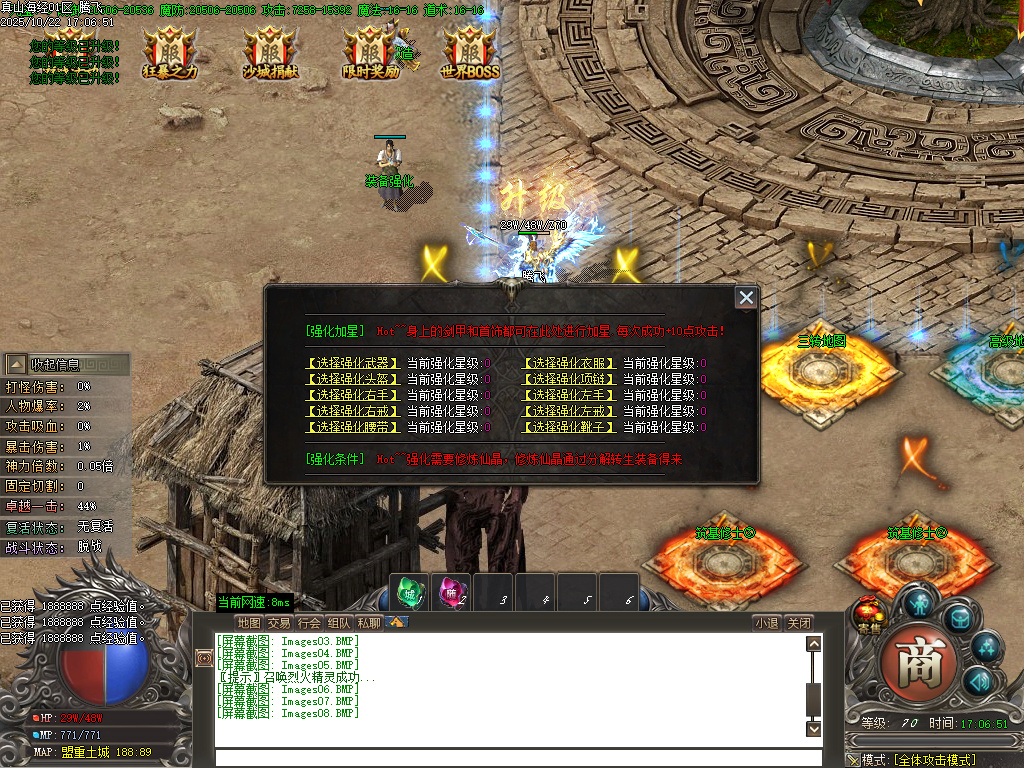
Task: Use the green 城 gem in hotbar
Action: [409, 593]
